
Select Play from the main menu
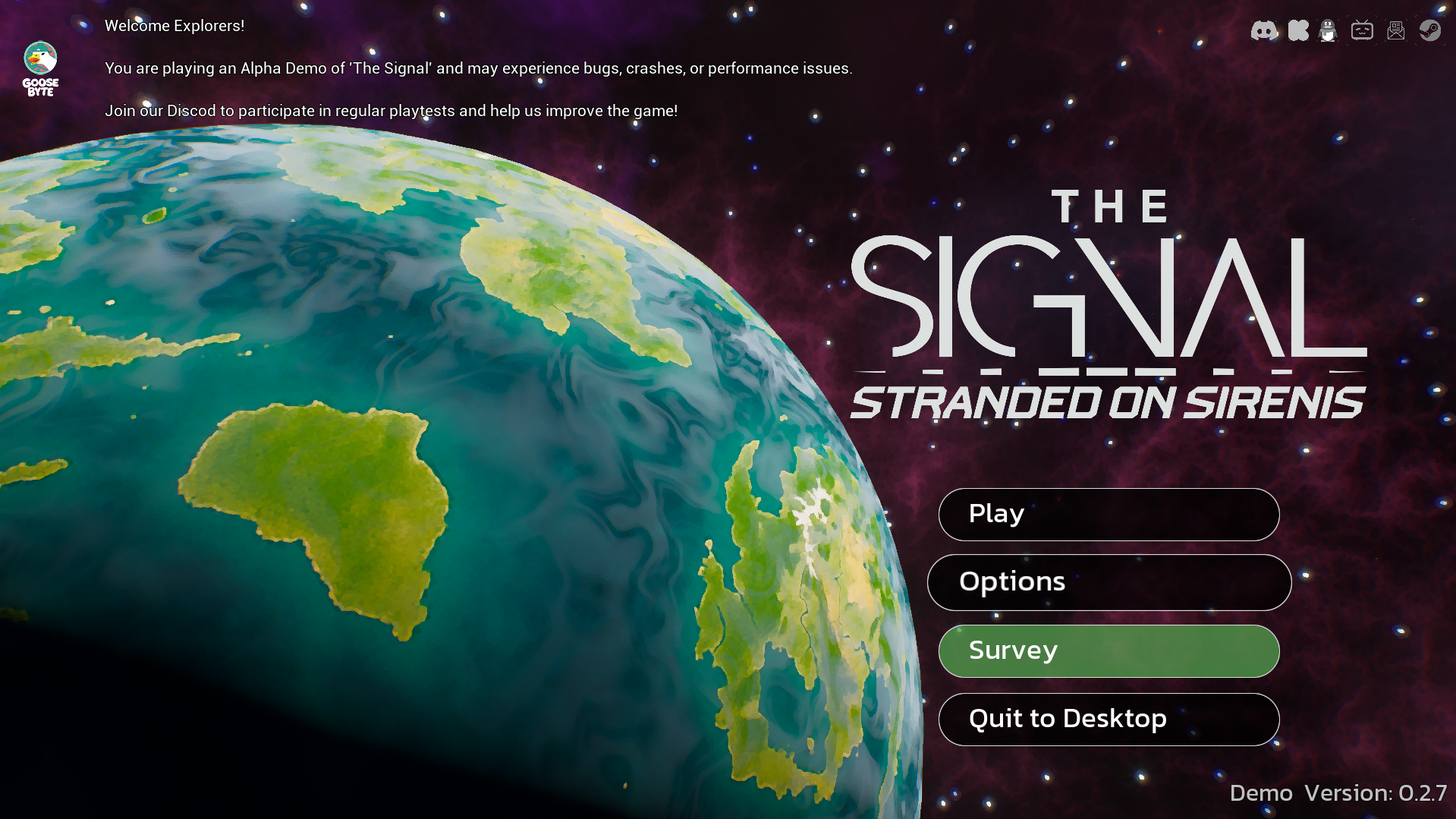[1108, 514]
